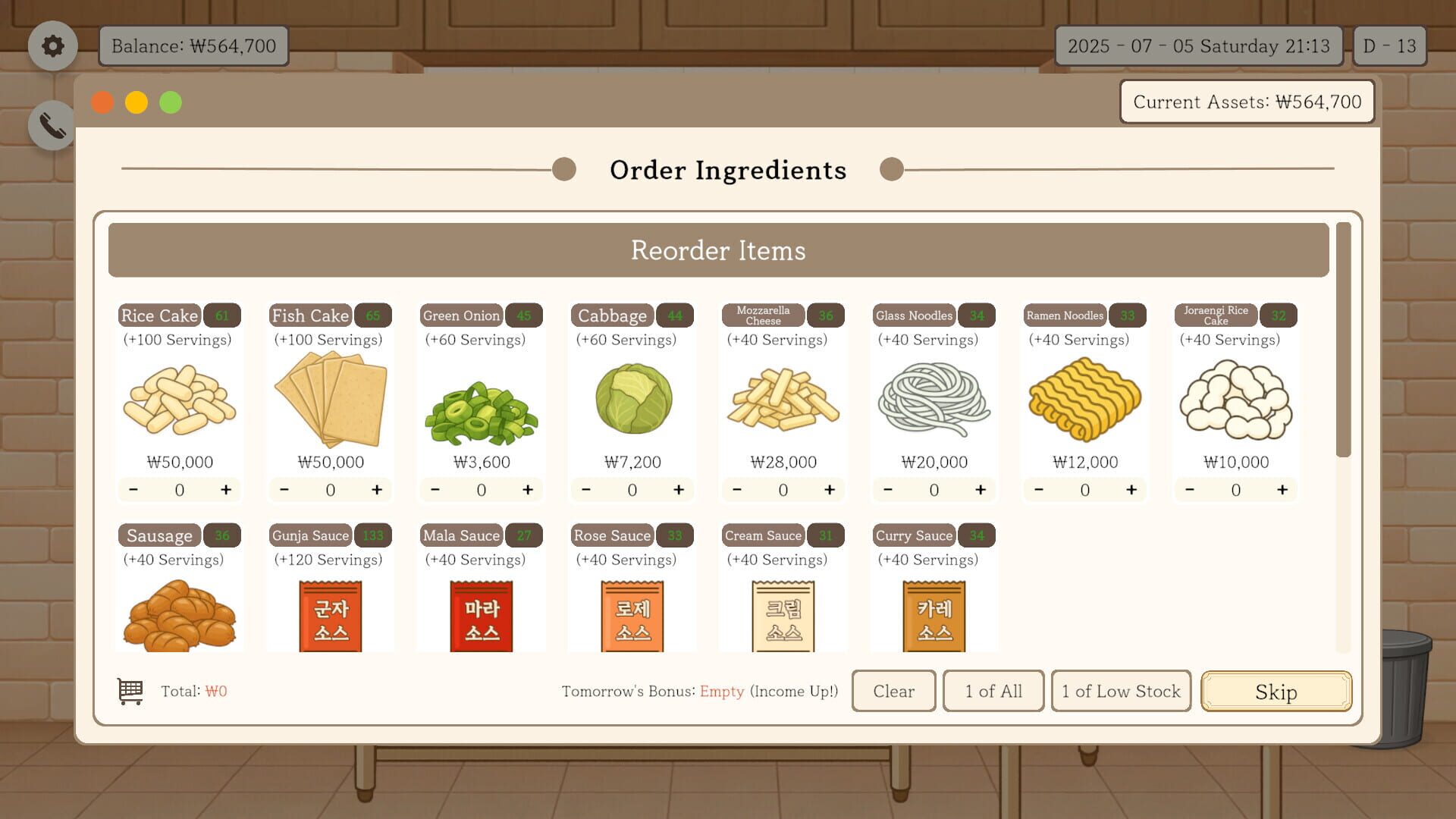Open the settings gear icon
The height and width of the screenshot is (819, 1456).
[52, 45]
